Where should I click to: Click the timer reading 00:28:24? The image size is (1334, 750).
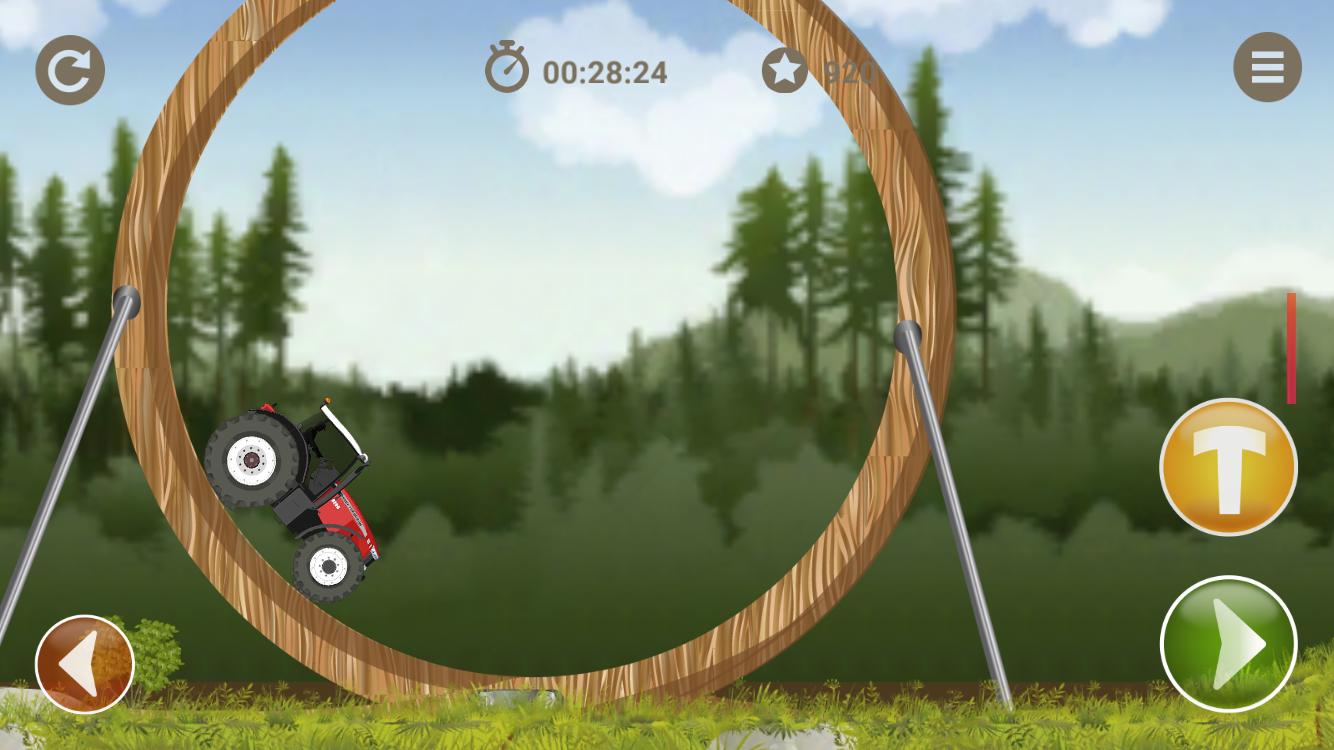click(x=605, y=71)
